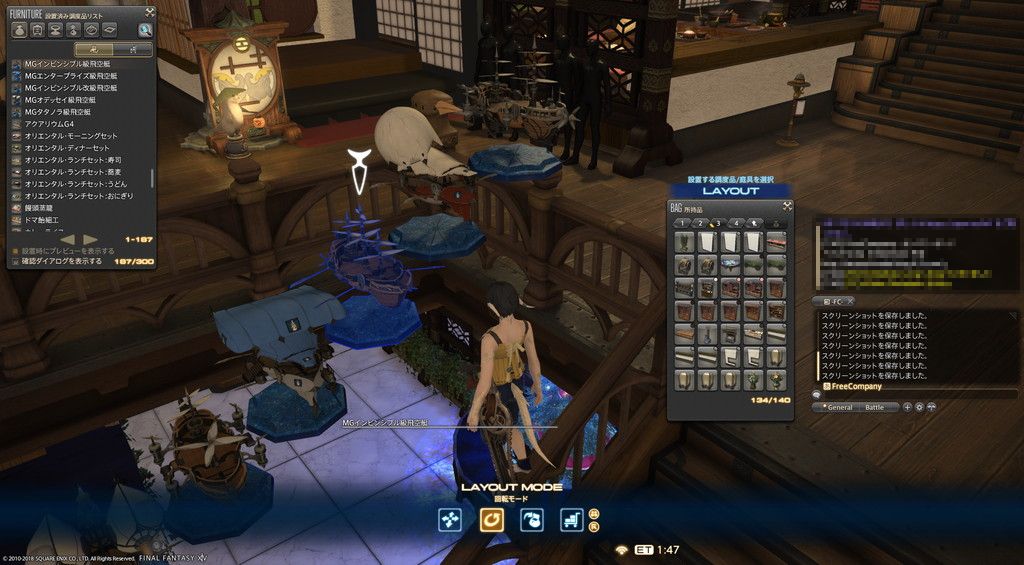Open the storeroom cart icon
Image resolution: width=1024 pixels, height=565 pixels.
[x=572, y=519]
